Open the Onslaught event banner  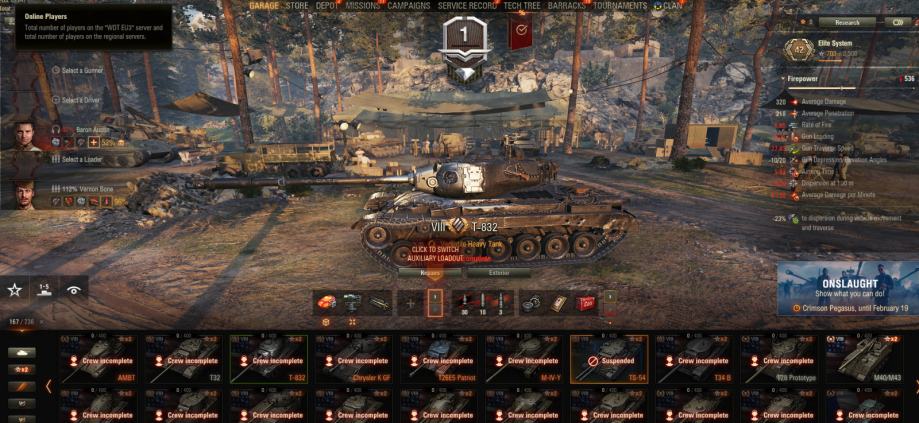(846, 290)
